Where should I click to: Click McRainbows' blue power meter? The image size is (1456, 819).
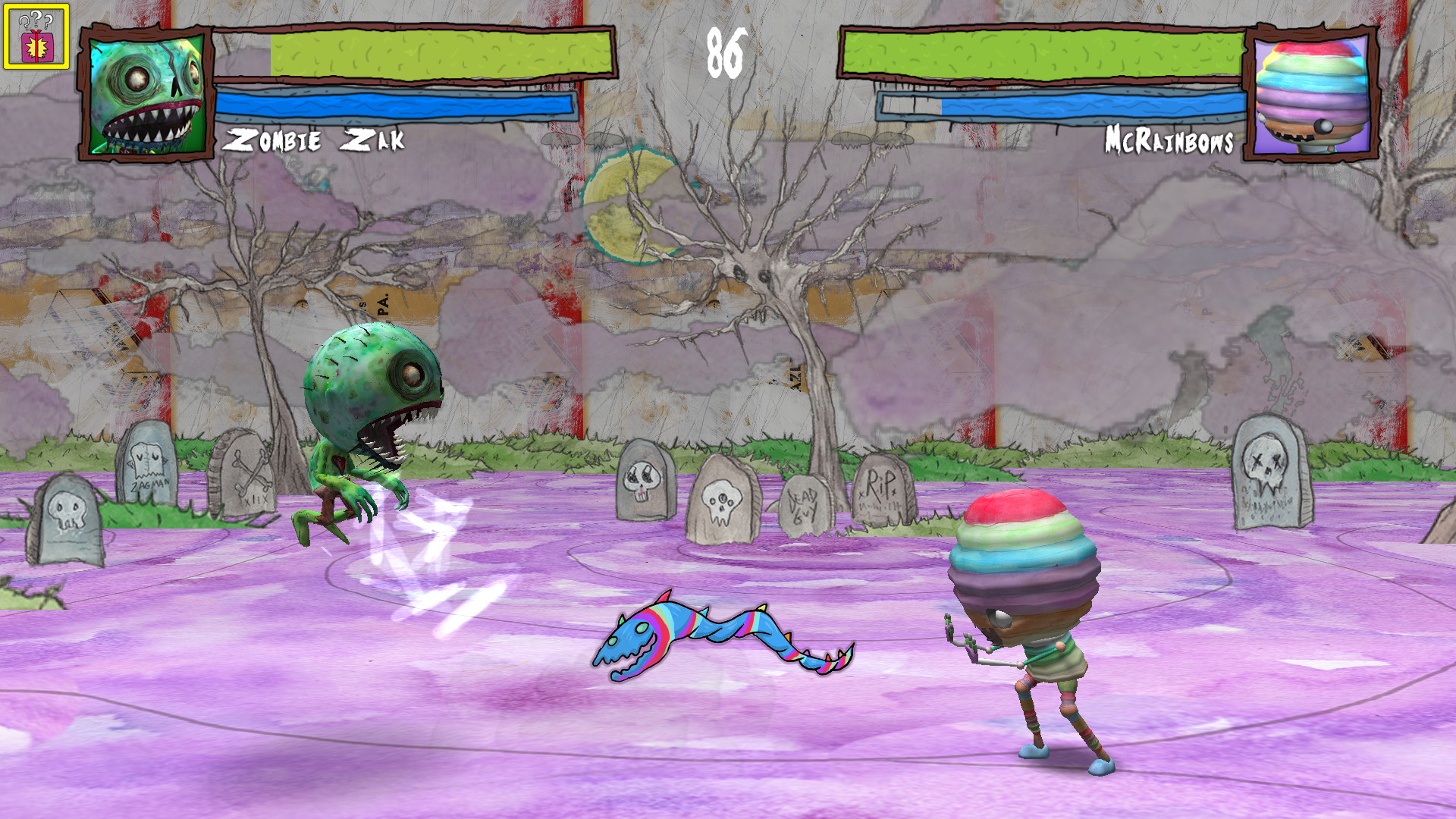click(1092, 106)
